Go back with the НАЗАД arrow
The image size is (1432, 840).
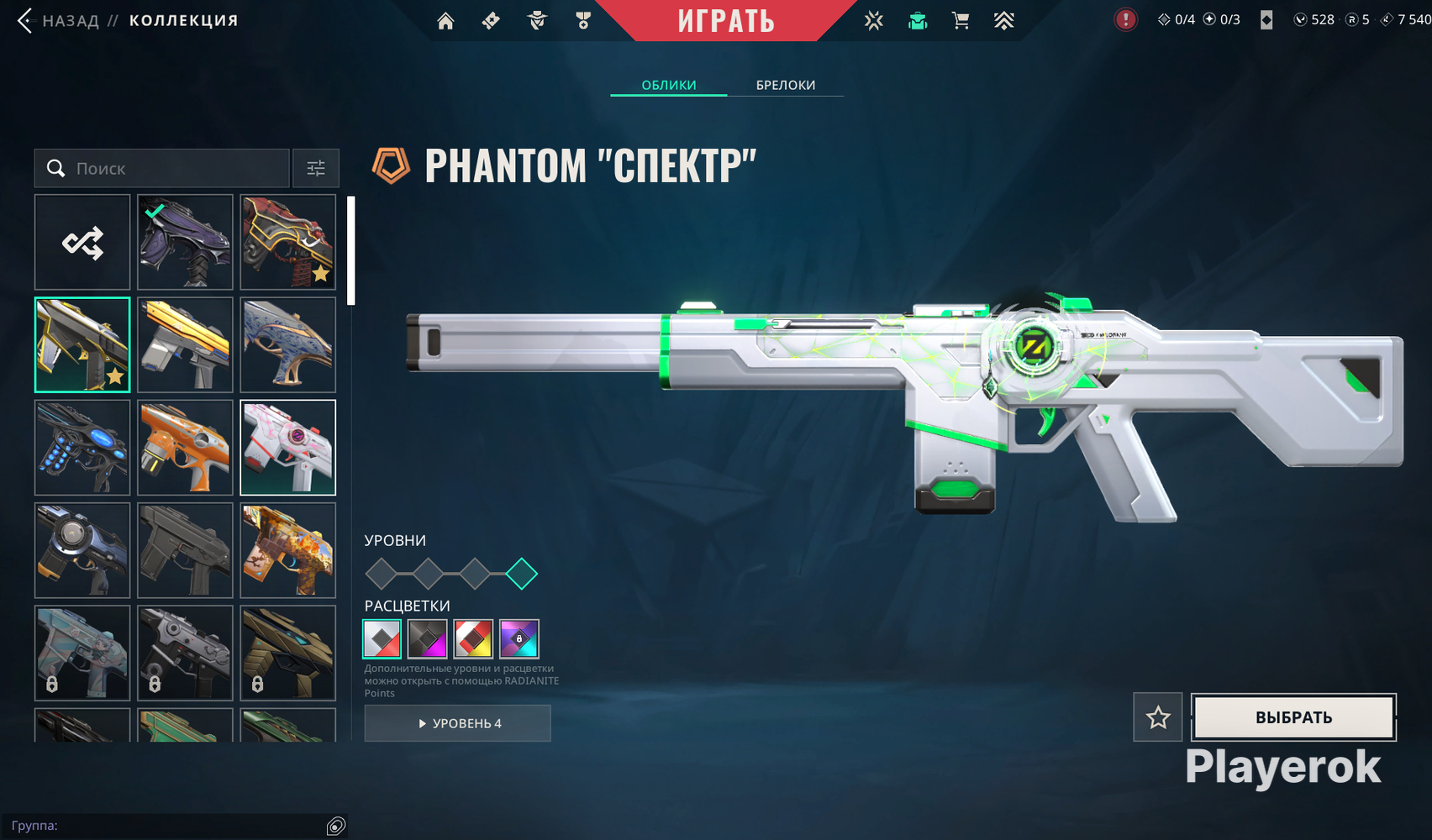point(25,21)
